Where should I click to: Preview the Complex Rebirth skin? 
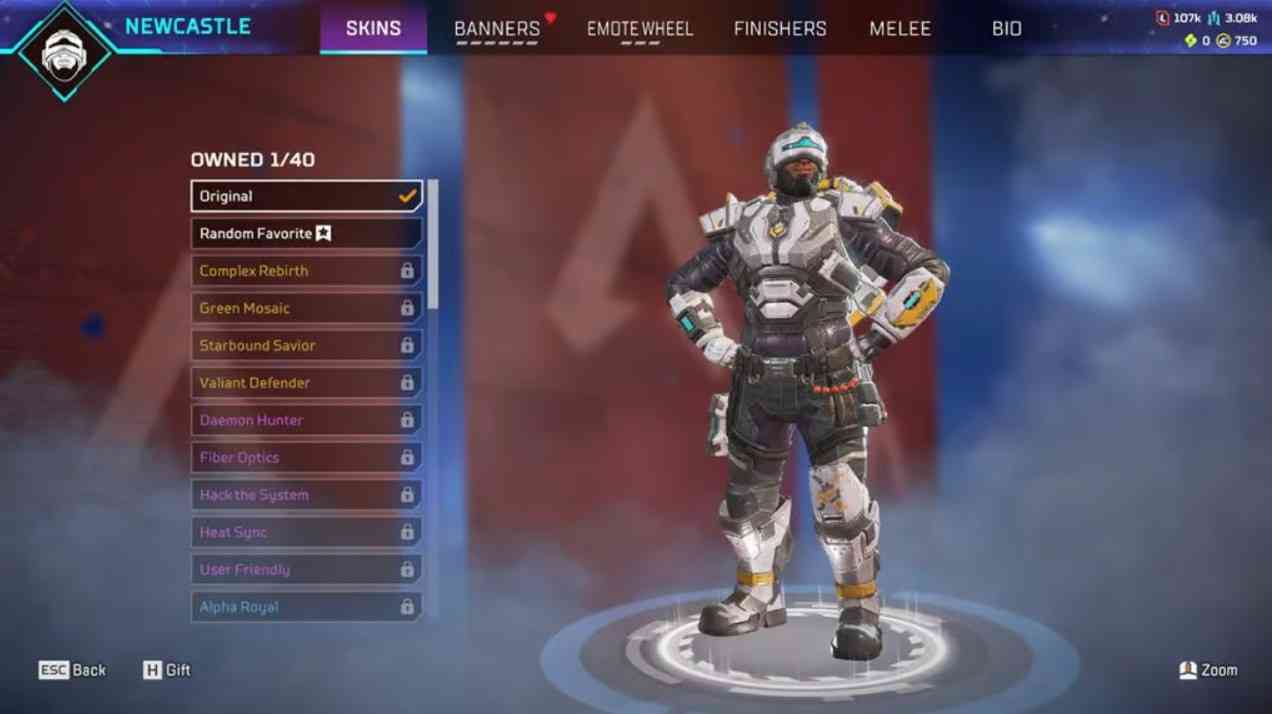click(x=306, y=271)
